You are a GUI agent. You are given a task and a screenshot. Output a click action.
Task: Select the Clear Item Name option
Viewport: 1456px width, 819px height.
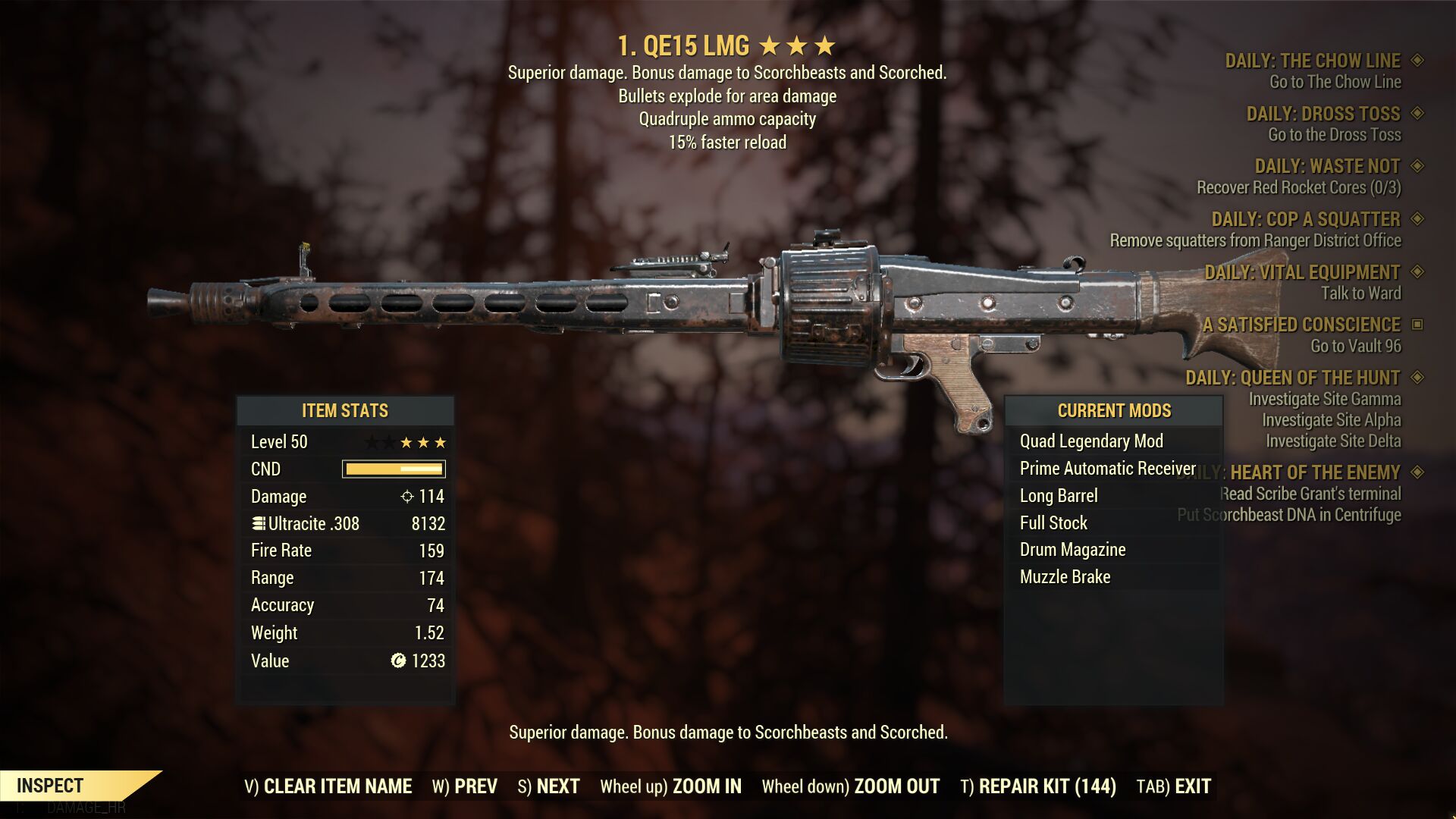[328, 786]
